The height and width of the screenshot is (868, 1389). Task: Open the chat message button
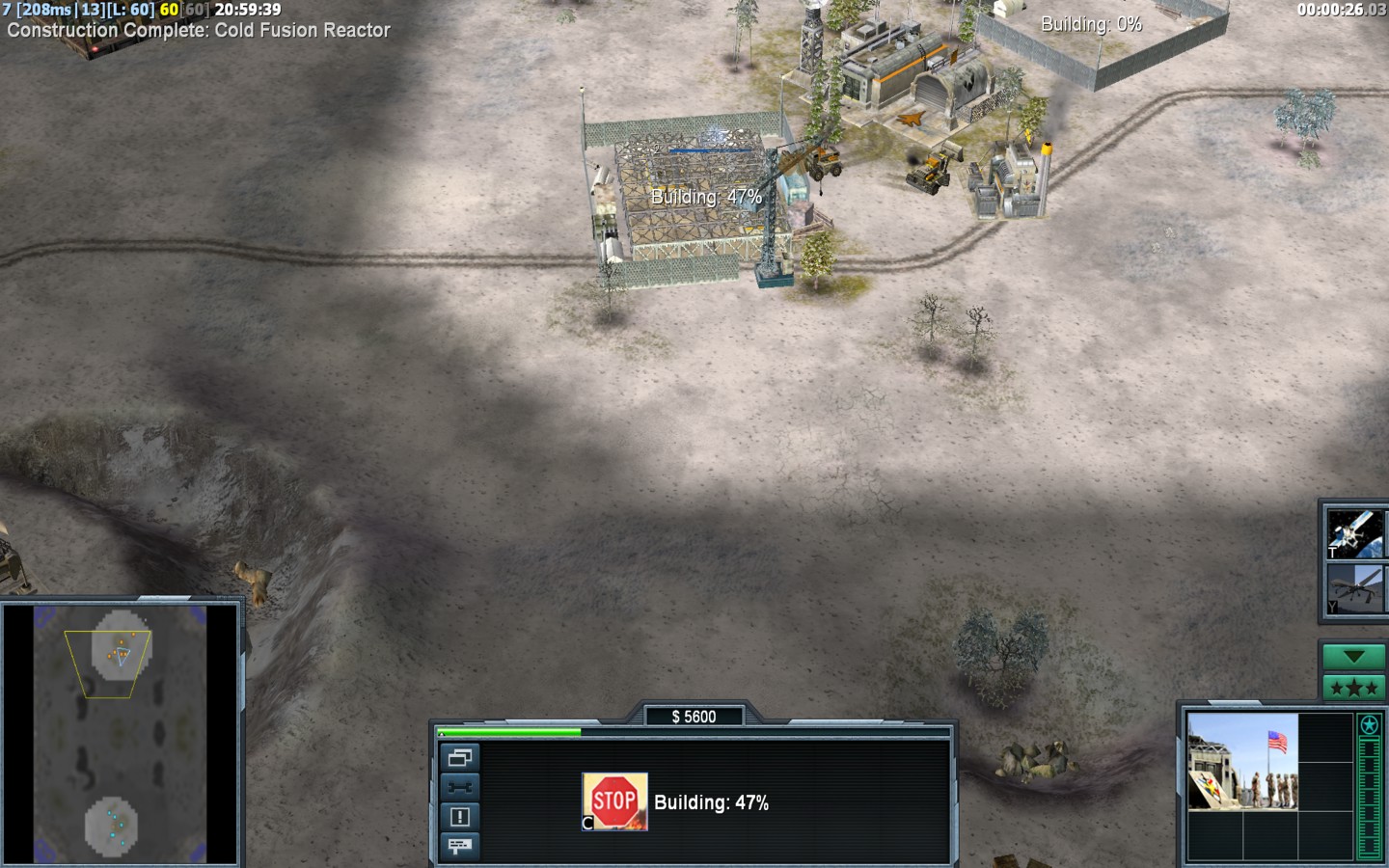coord(459,846)
